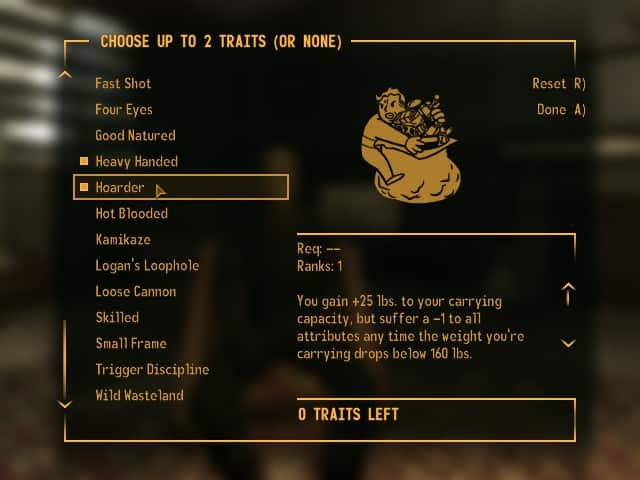
Task: Click the description panel's down arrow
Action: (x=568, y=343)
